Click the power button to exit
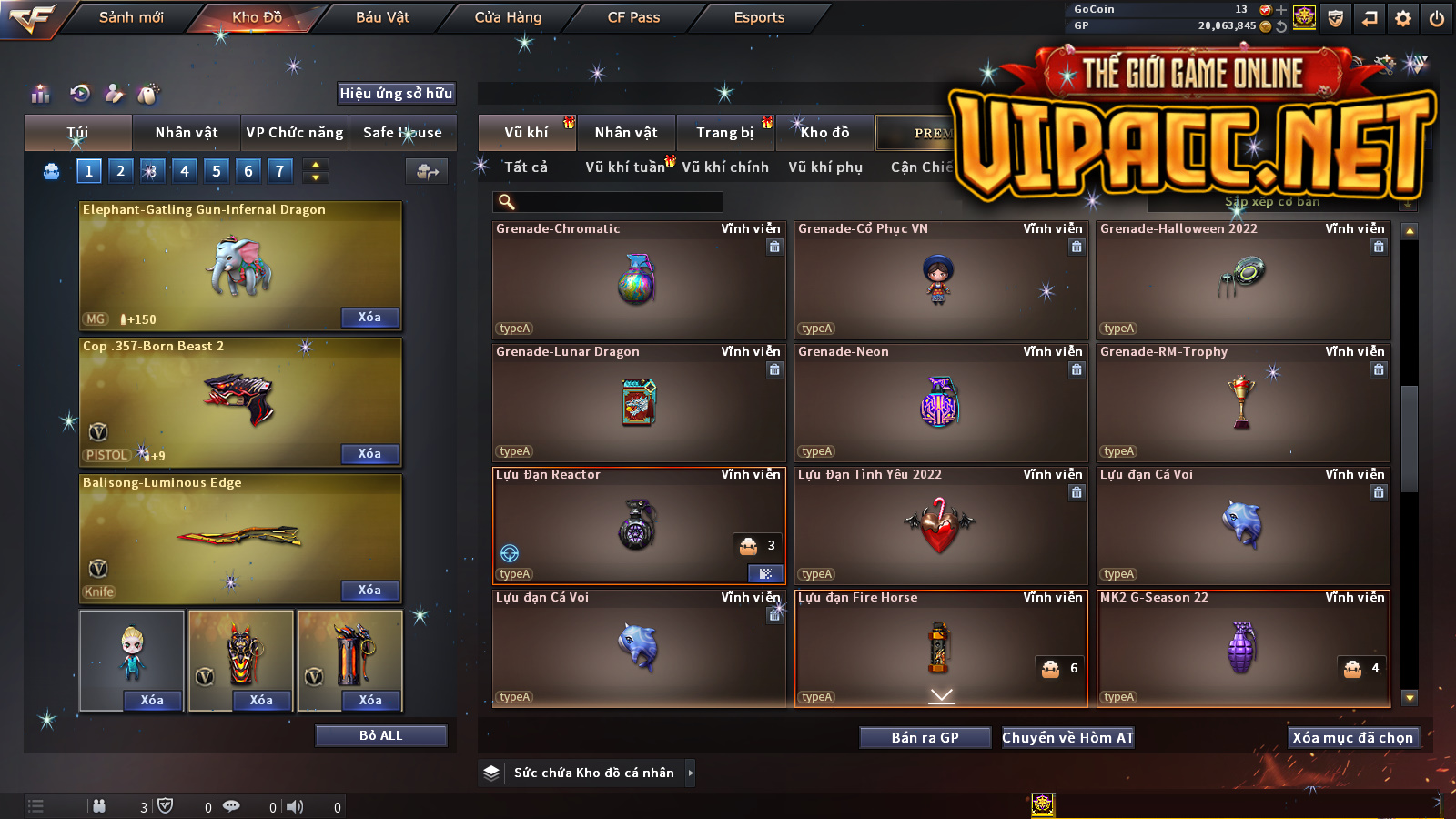 pyautogui.click(x=1437, y=18)
